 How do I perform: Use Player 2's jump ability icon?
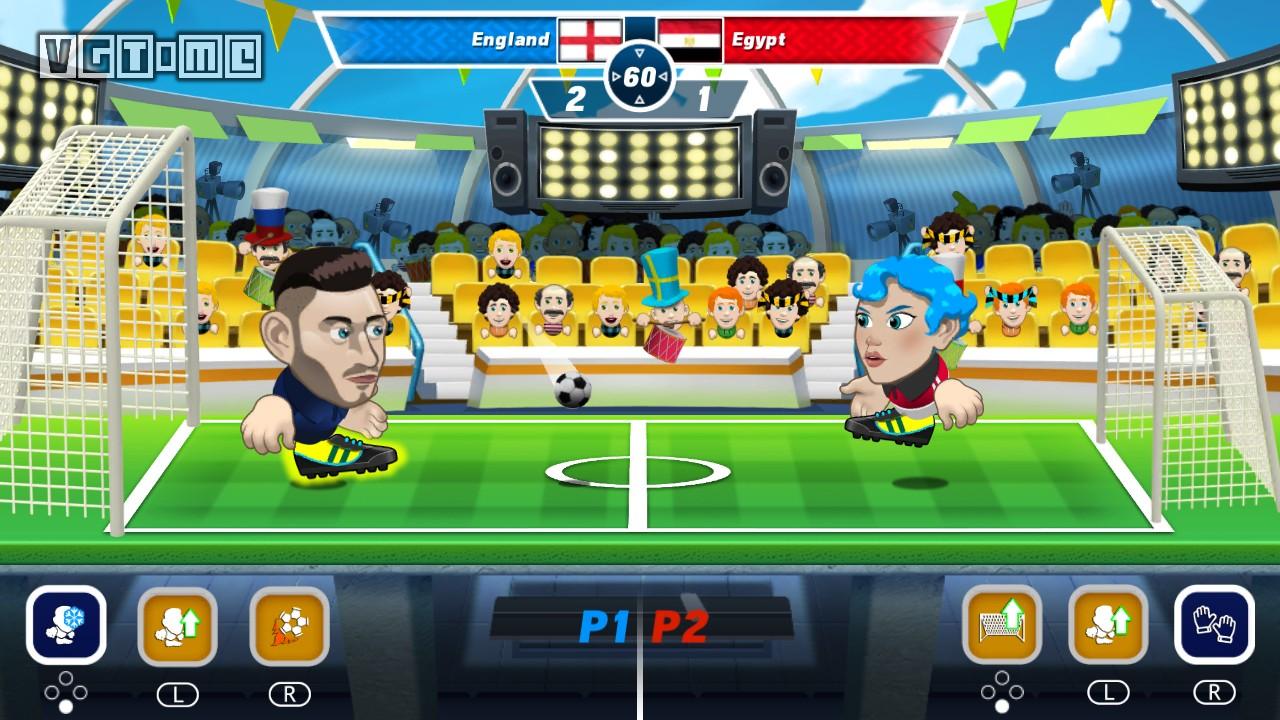[x=1107, y=625]
